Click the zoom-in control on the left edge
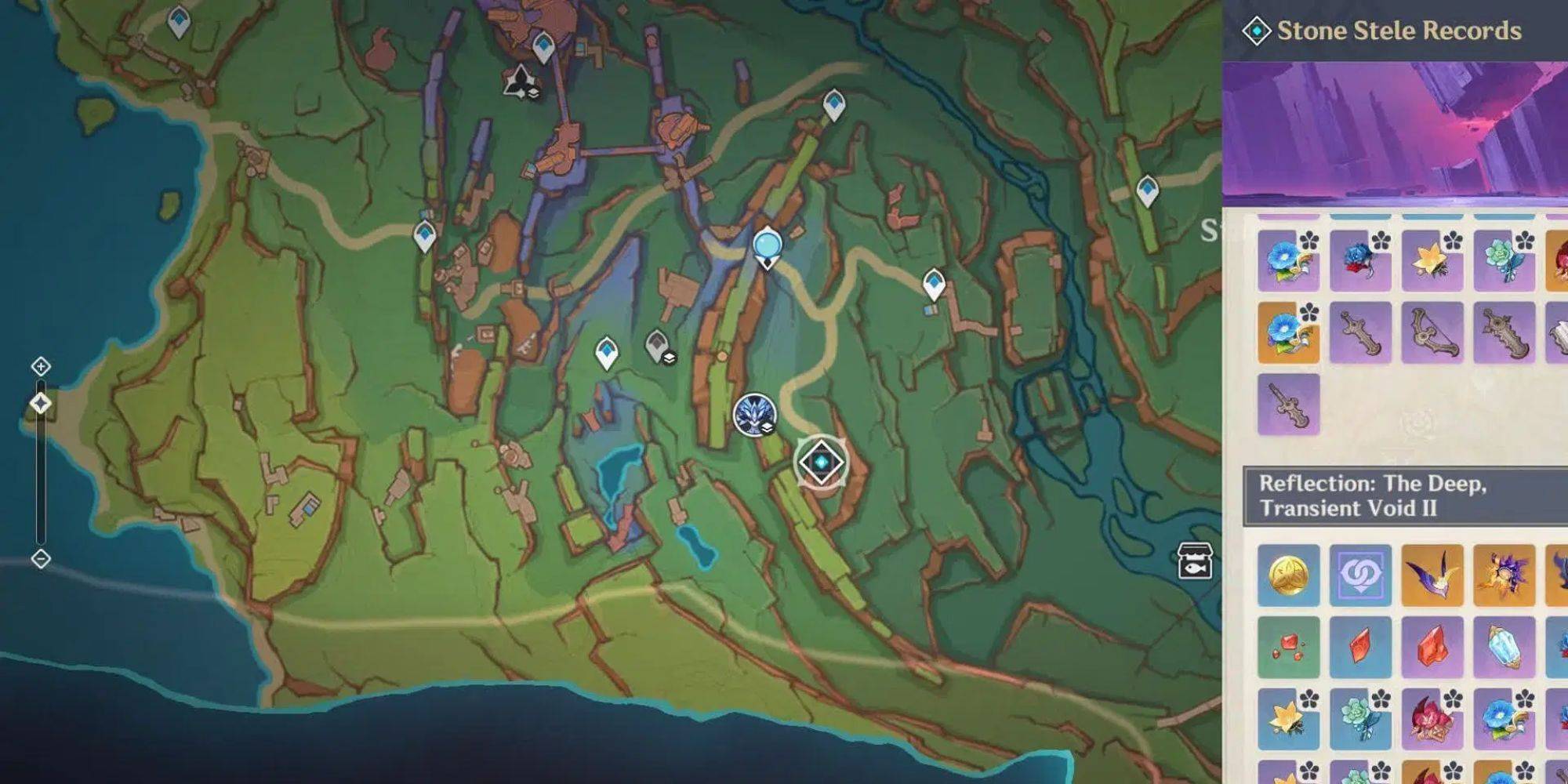 (41, 365)
